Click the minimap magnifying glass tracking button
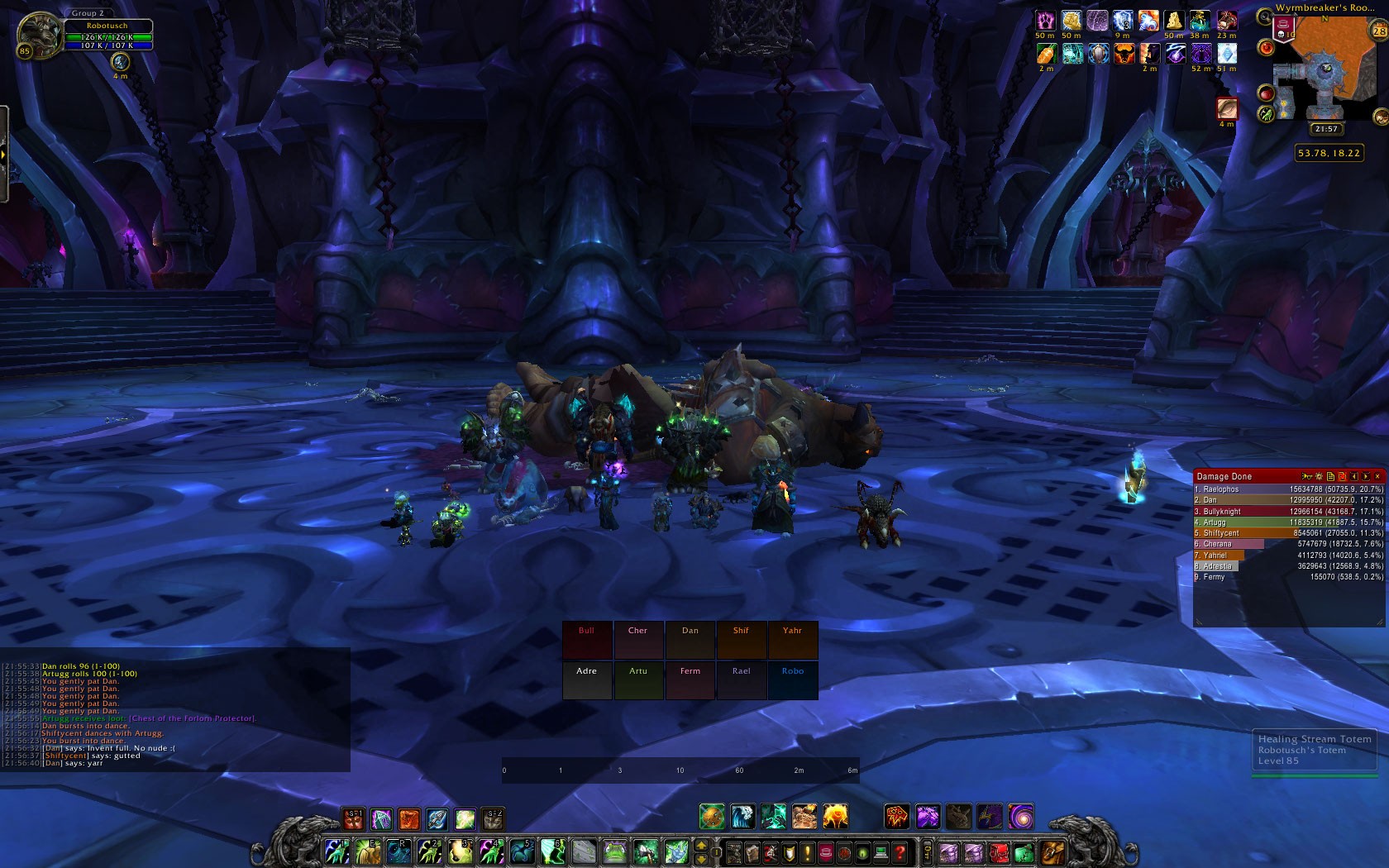The width and height of the screenshot is (1389, 868). (1264, 18)
